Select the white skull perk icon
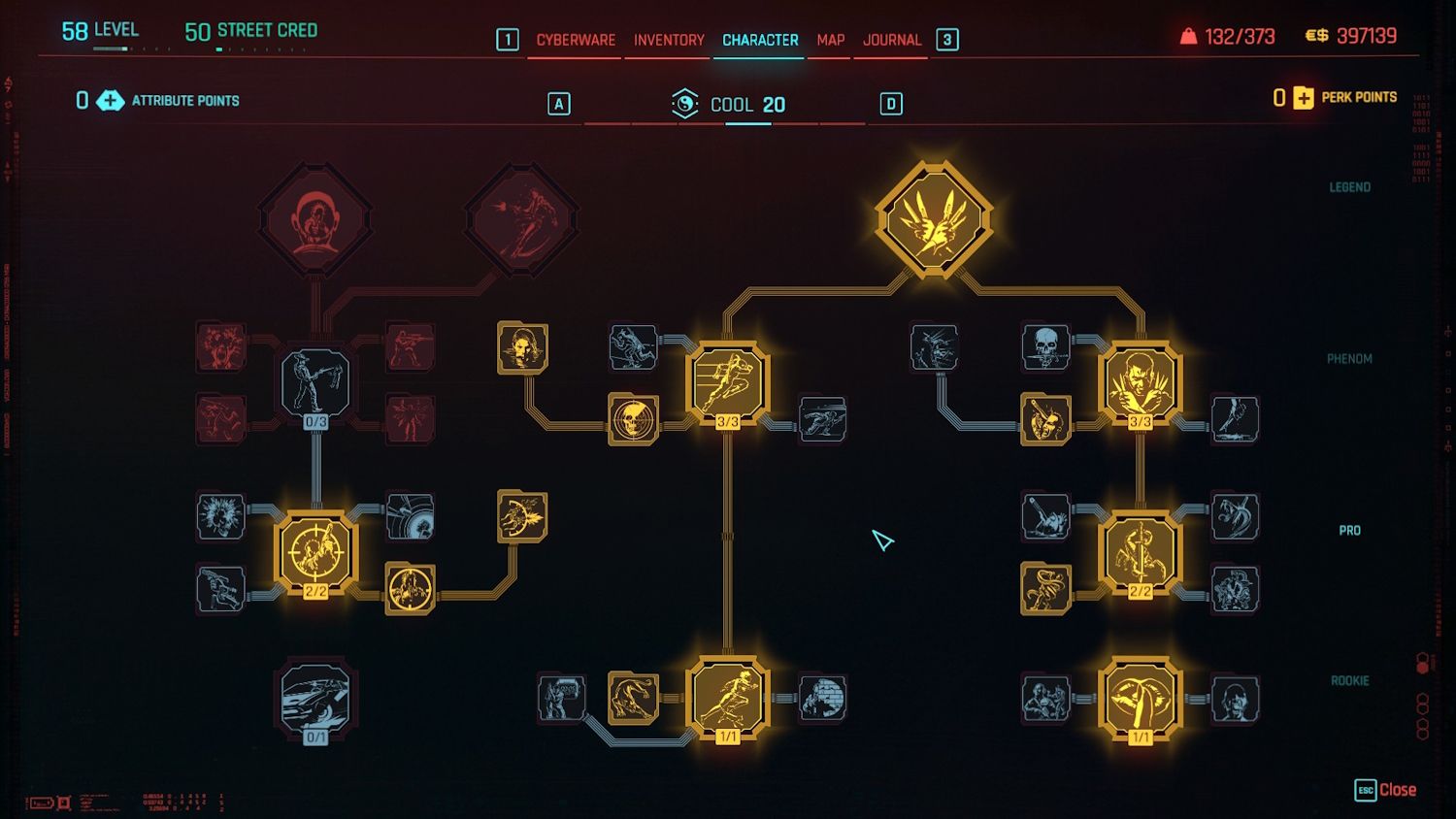The width and height of the screenshot is (1456, 819). coord(1045,346)
